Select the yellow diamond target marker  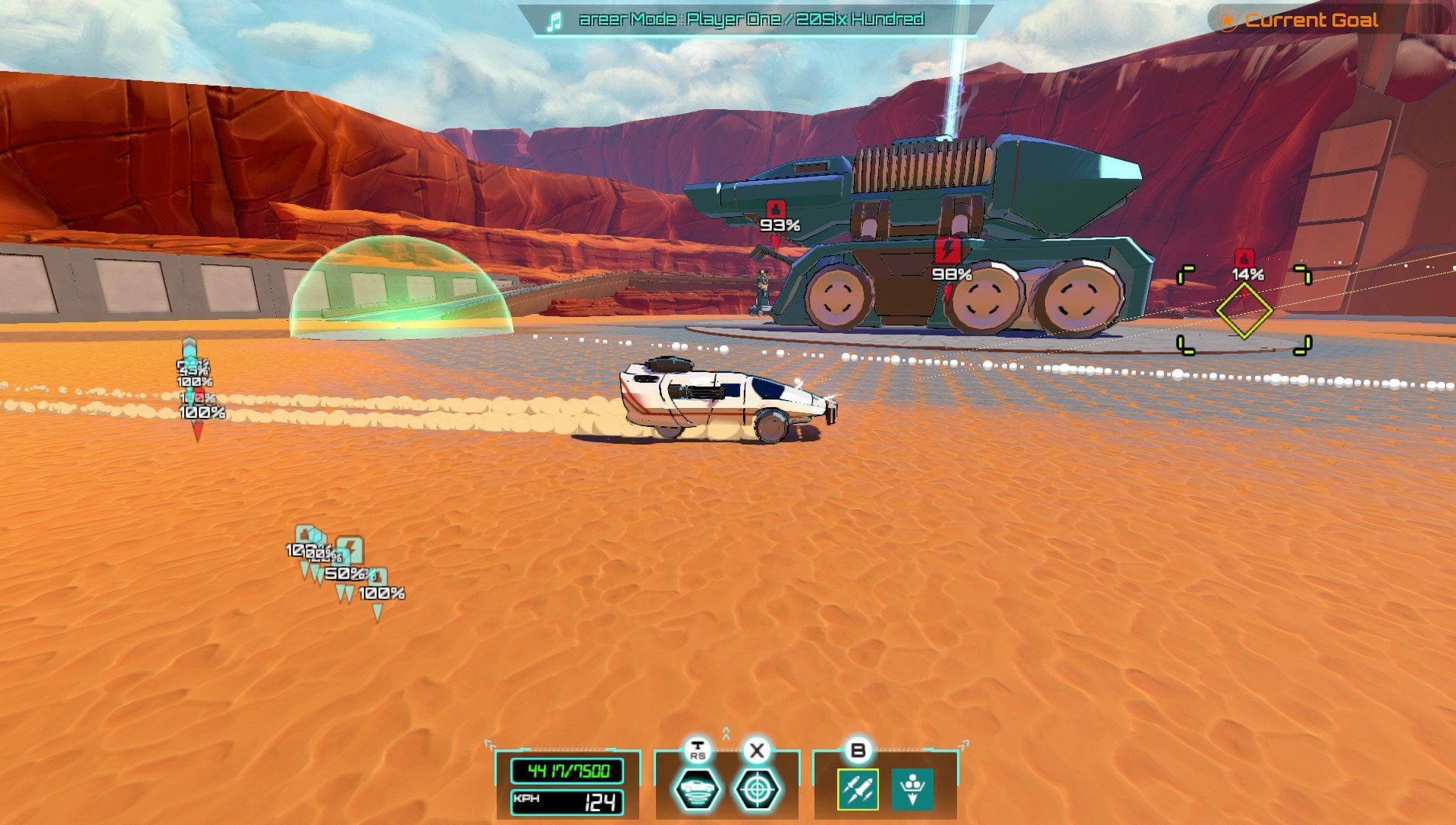coord(1244,310)
